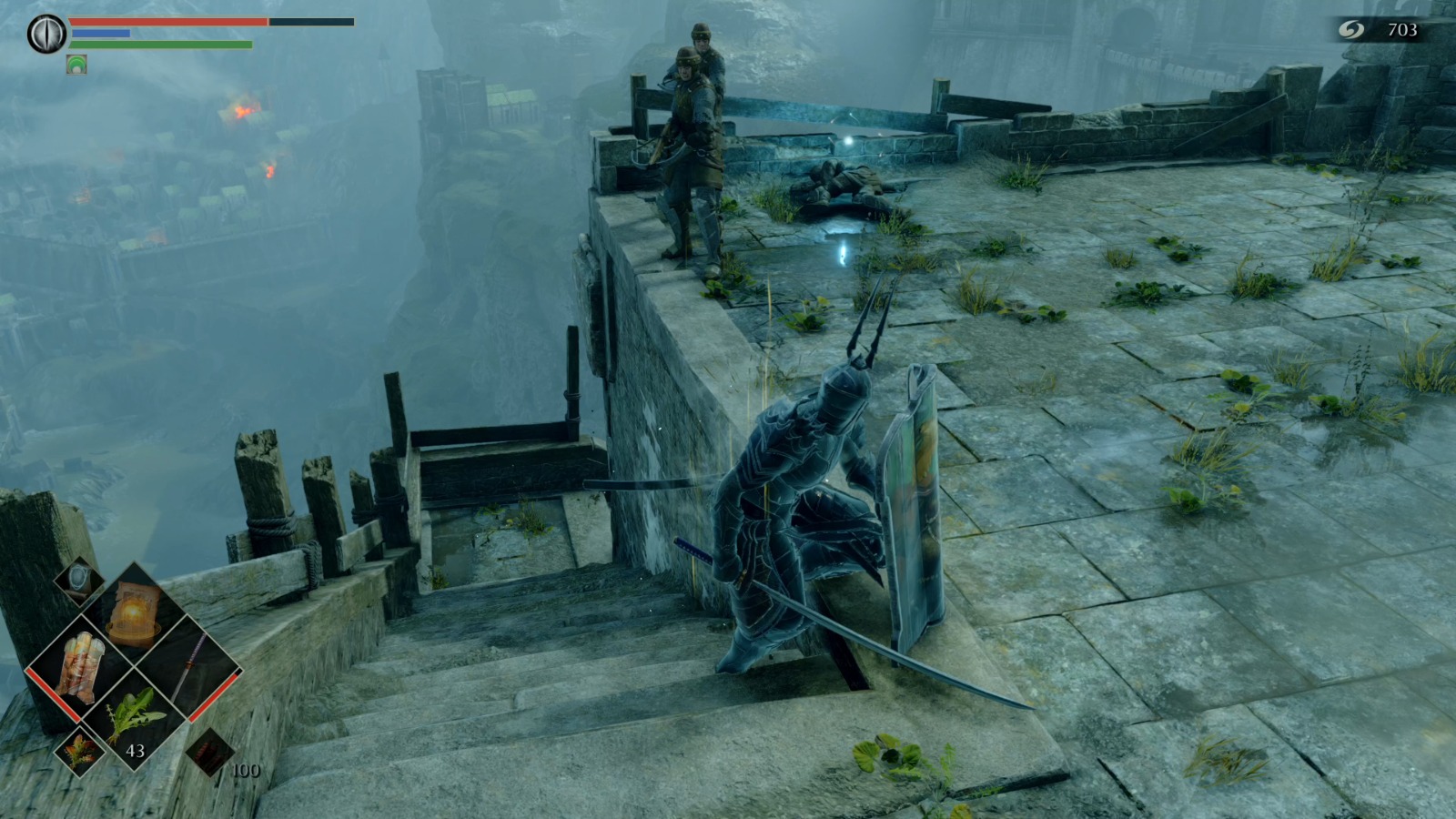Click the depleted portion of the health bar

coord(310,22)
